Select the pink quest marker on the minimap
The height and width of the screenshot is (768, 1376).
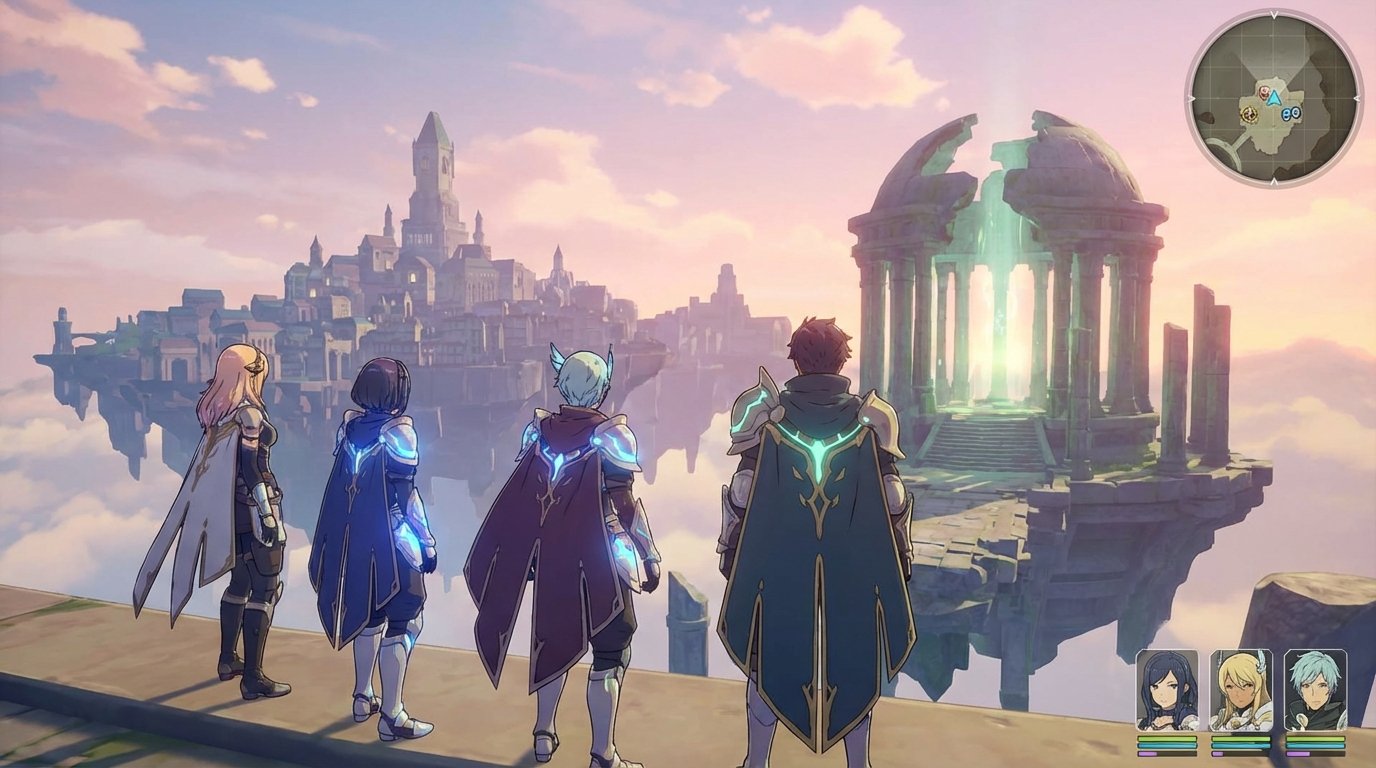(x=1263, y=92)
